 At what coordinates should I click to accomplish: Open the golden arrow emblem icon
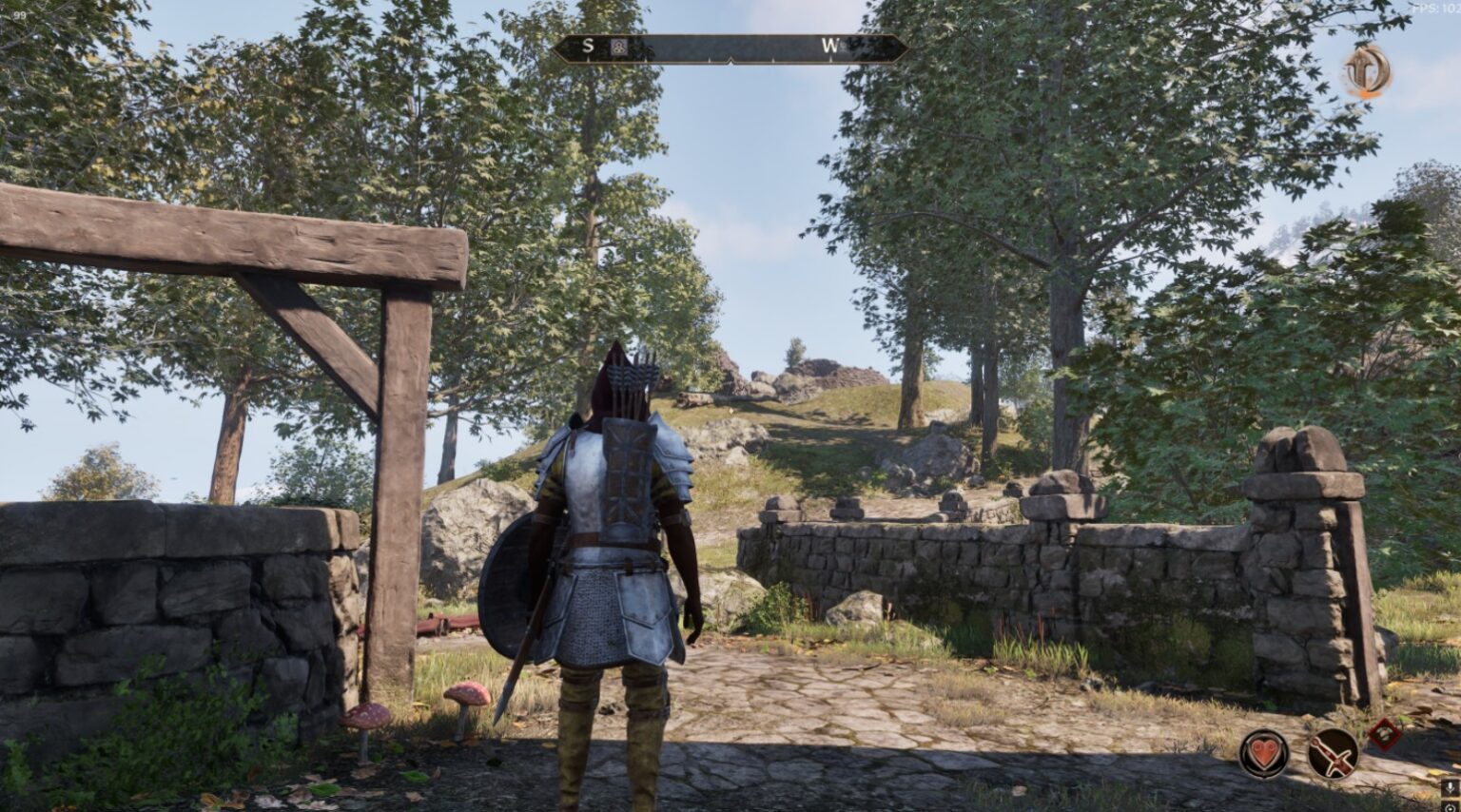pos(1367,71)
